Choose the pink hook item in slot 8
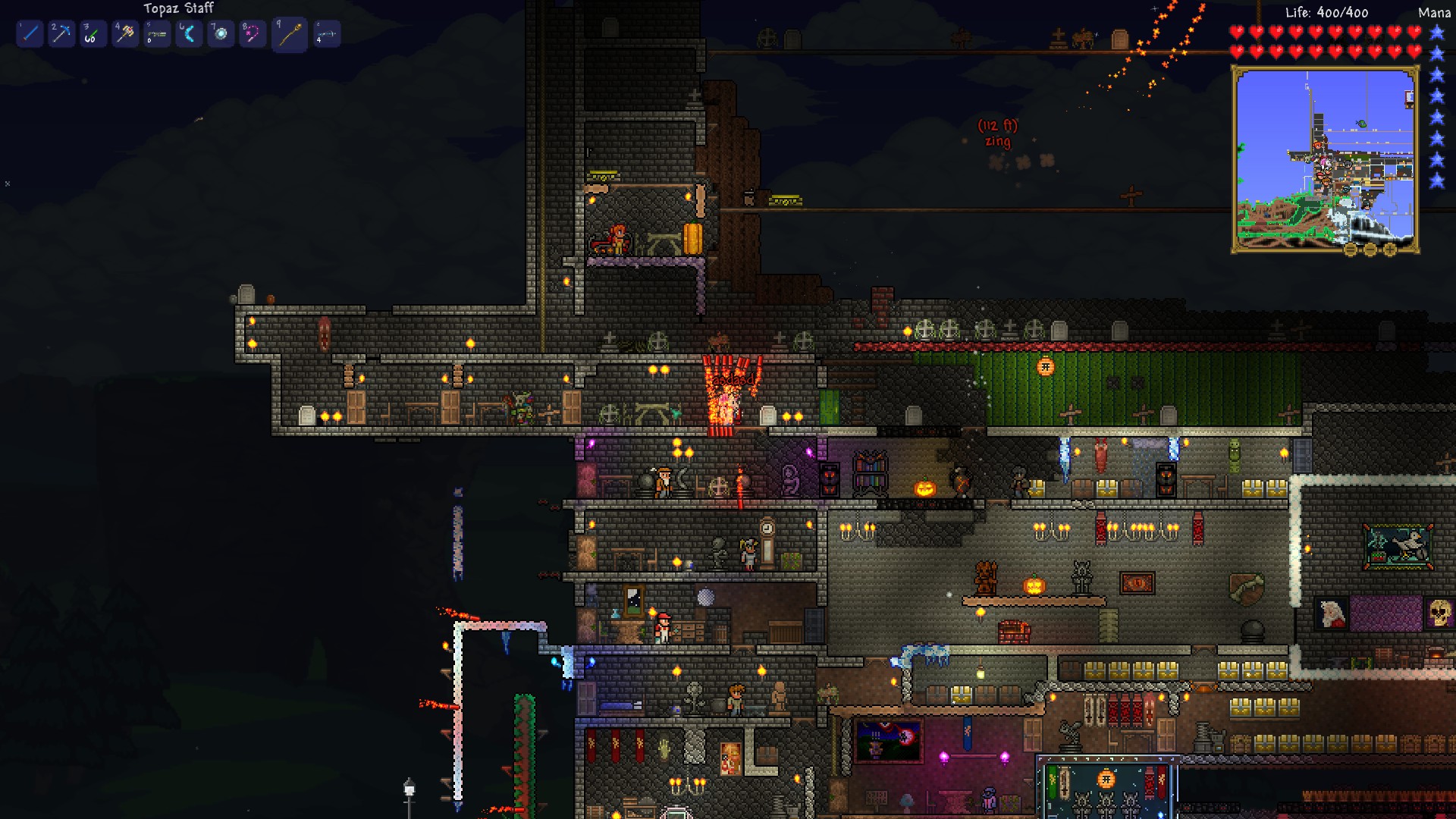Viewport: 1456px width, 819px height. tap(253, 33)
